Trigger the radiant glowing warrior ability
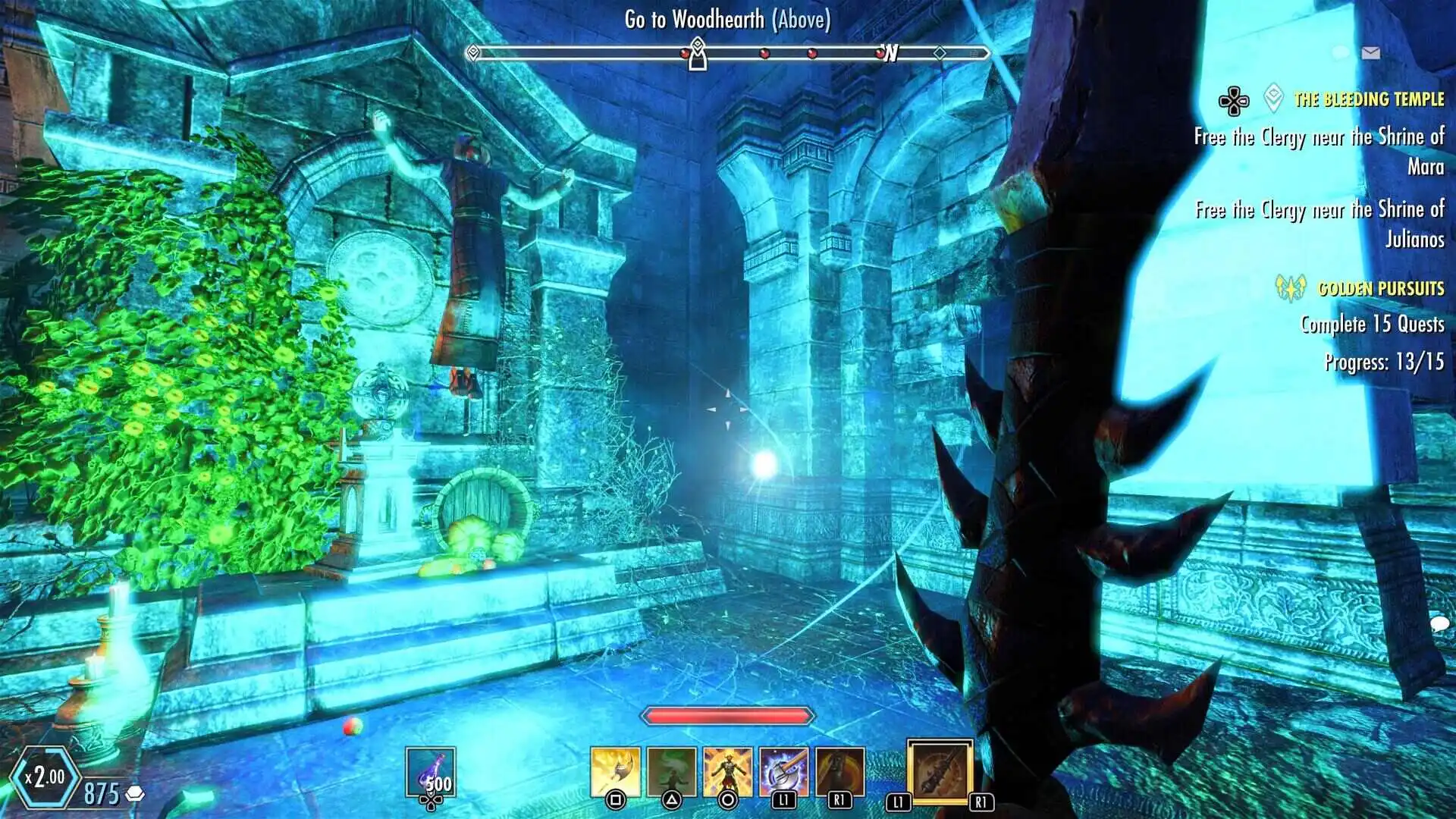This screenshot has width=1456, height=819. tap(727, 772)
